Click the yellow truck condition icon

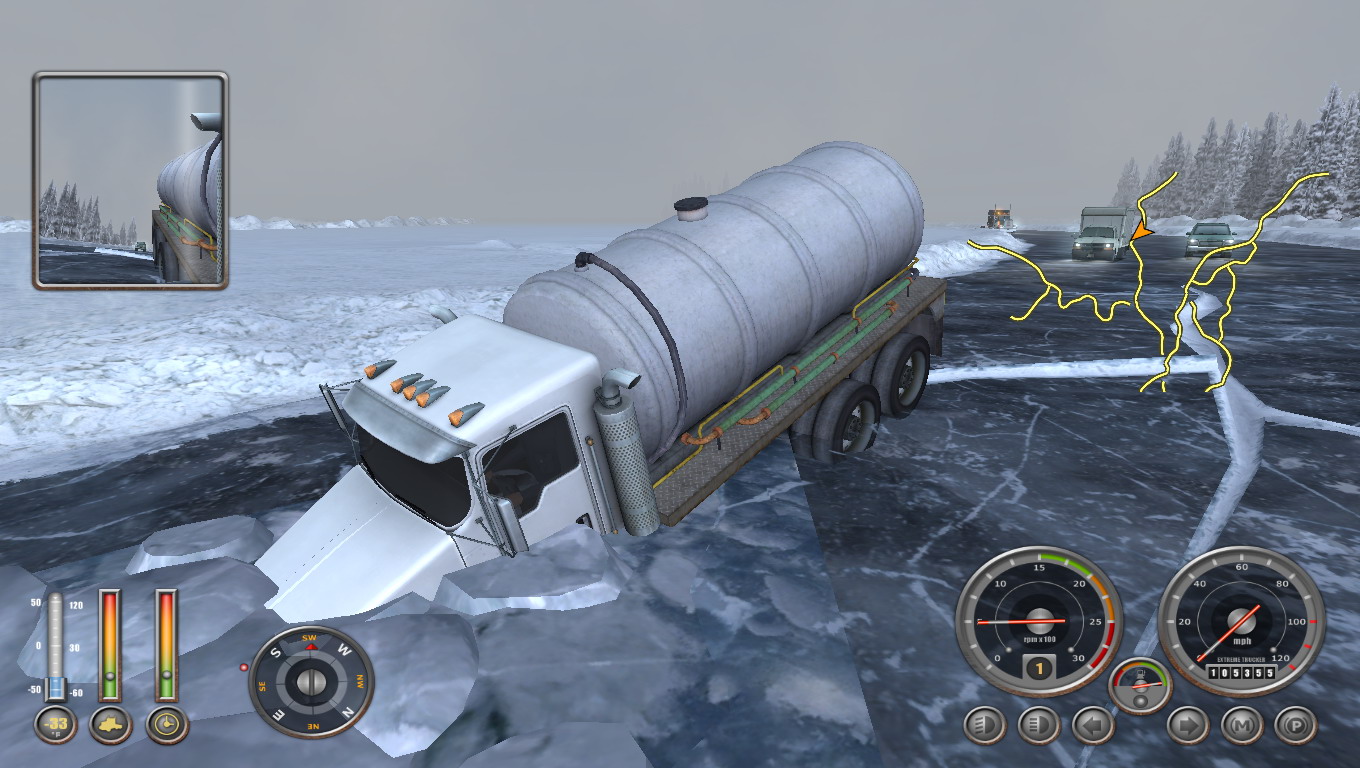tap(111, 725)
